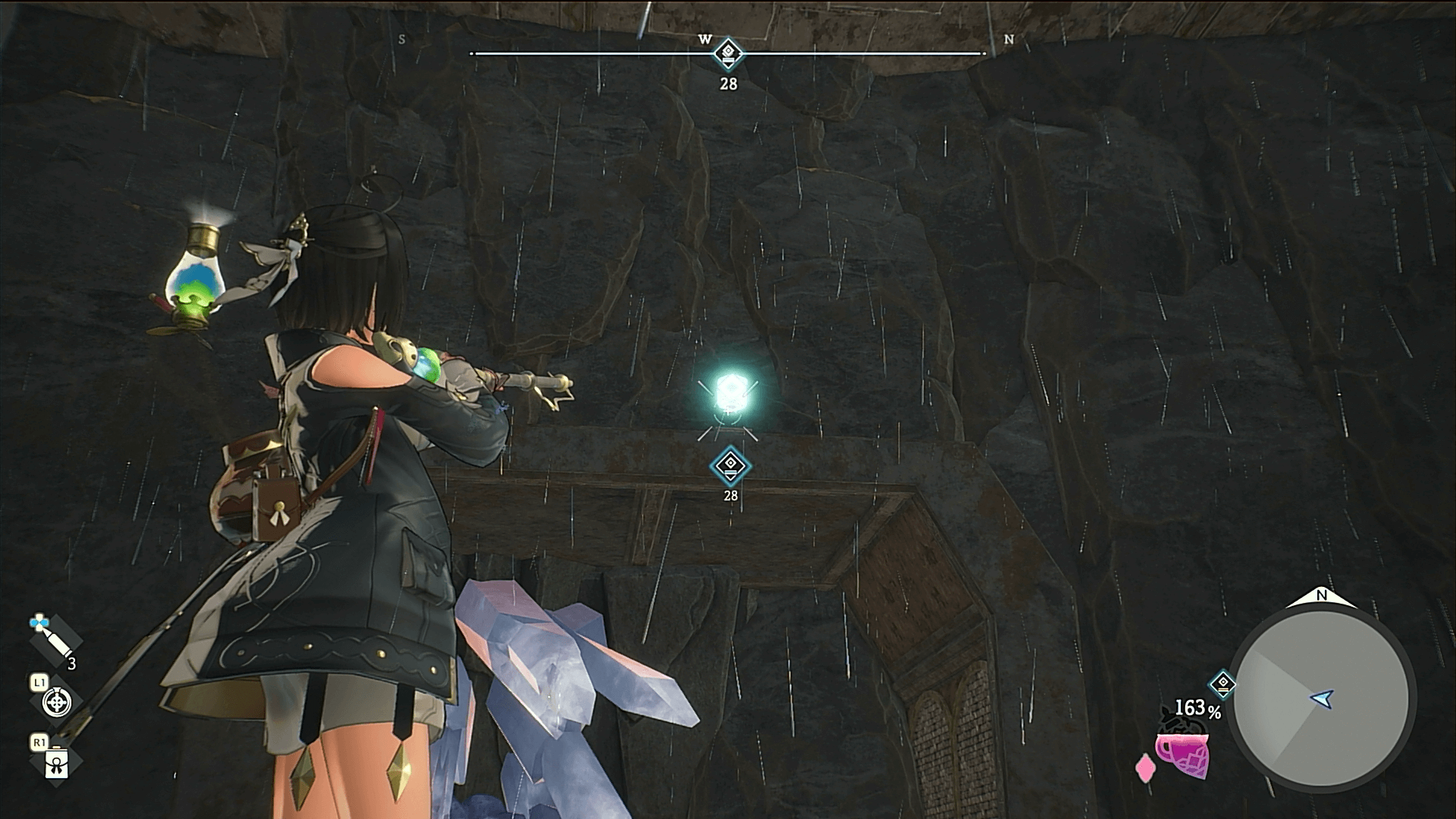
Task: Open the item pouch icon
Action: tap(57, 764)
